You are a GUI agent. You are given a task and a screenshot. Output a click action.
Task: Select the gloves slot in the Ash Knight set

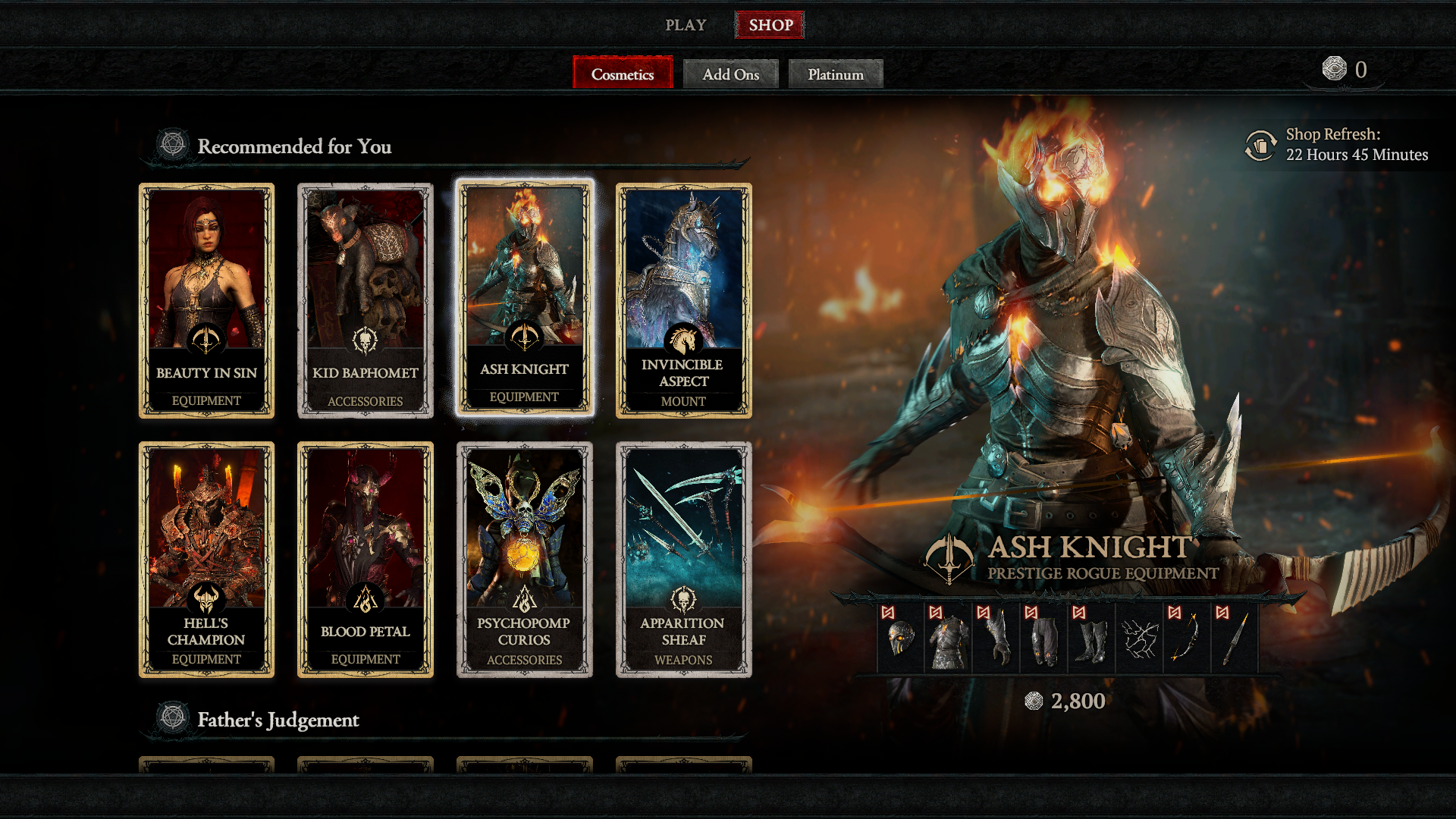coord(1000,641)
